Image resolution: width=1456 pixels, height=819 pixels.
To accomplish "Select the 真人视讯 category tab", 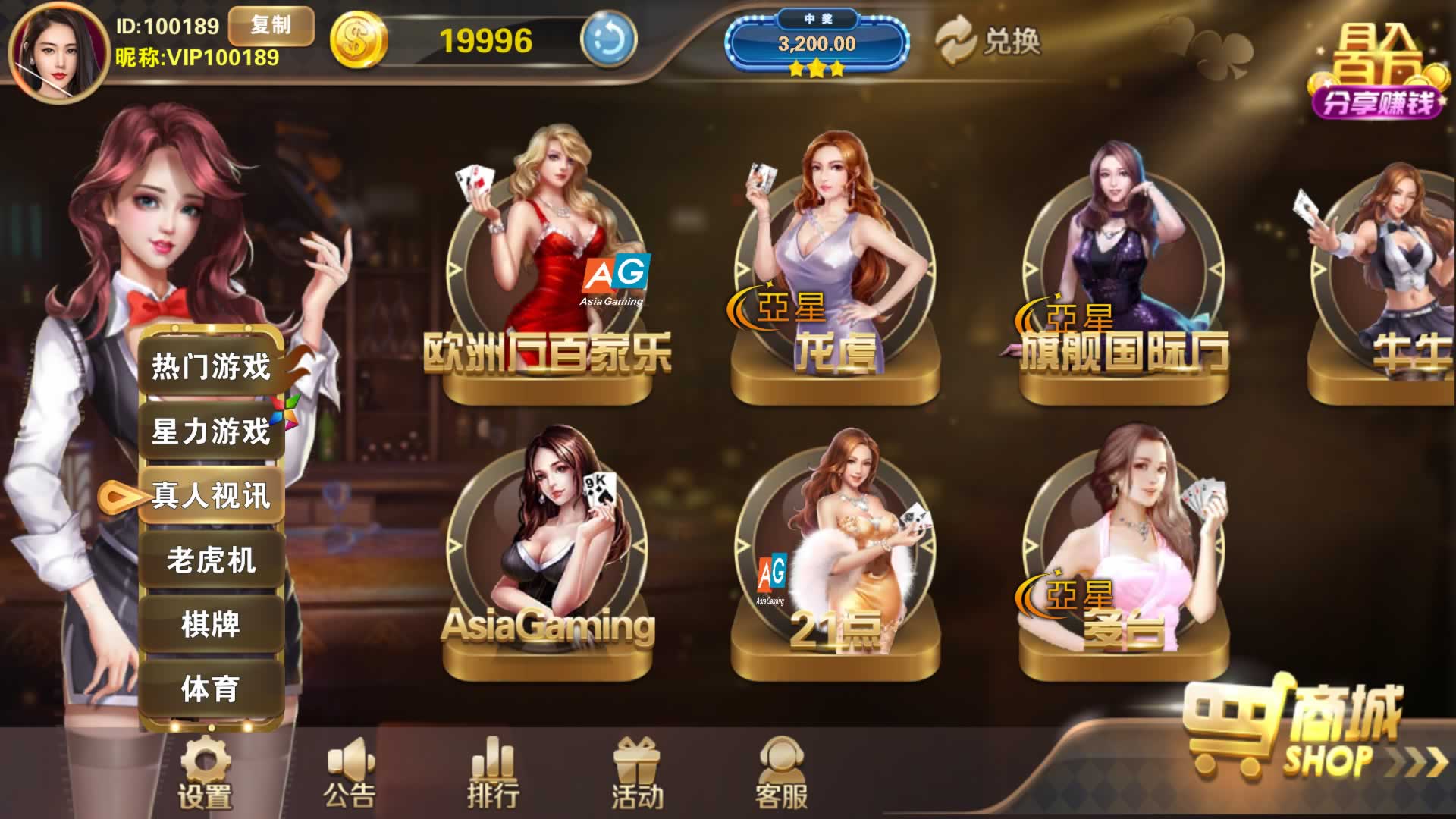I will (211, 496).
